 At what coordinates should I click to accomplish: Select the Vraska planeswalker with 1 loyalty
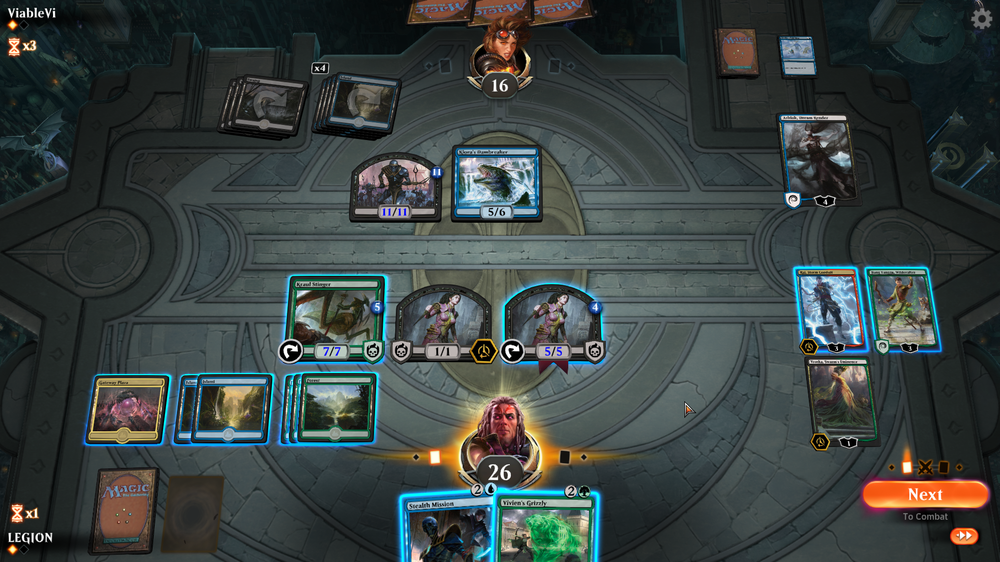(842, 400)
